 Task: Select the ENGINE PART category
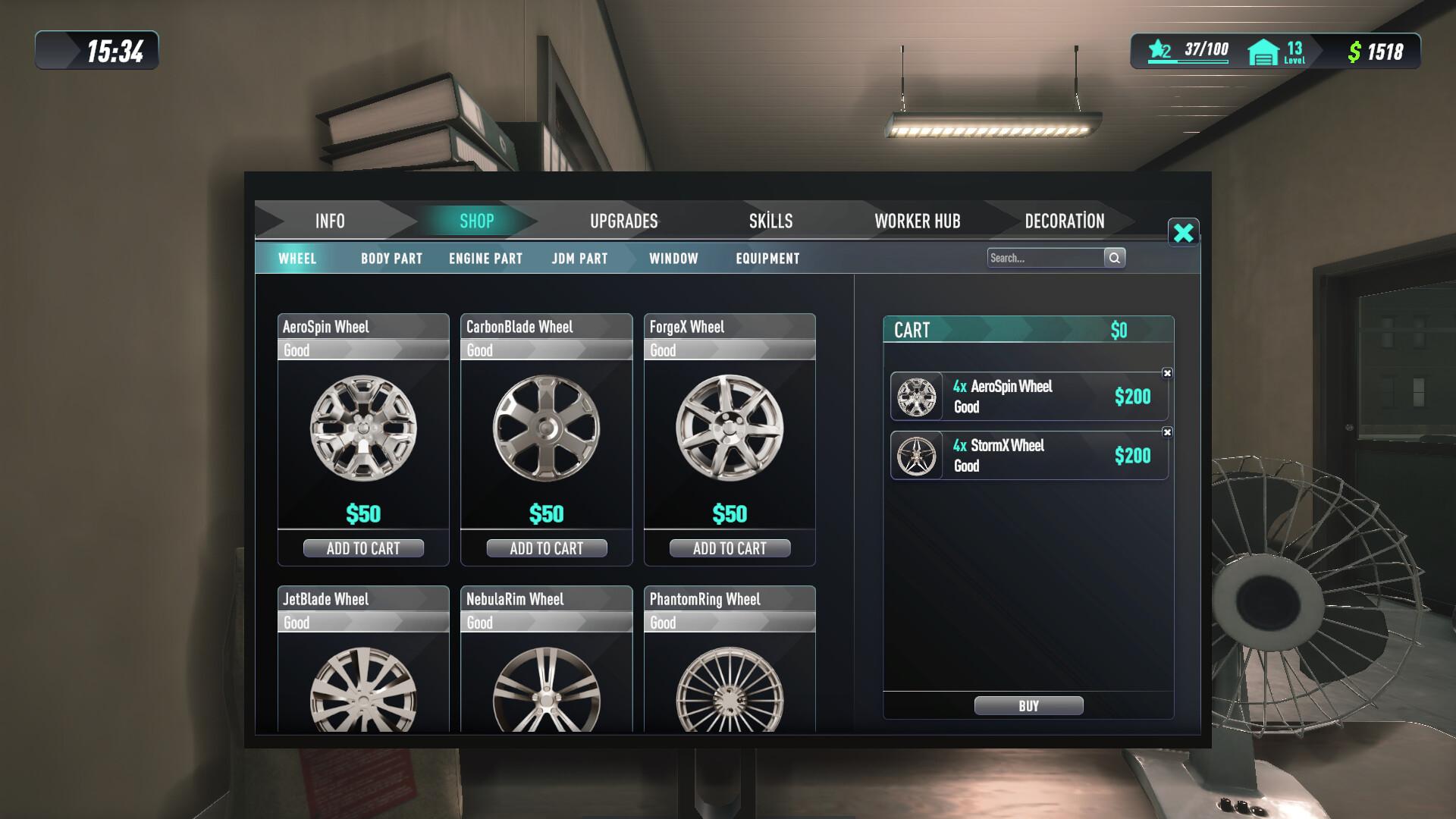[485, 258]
